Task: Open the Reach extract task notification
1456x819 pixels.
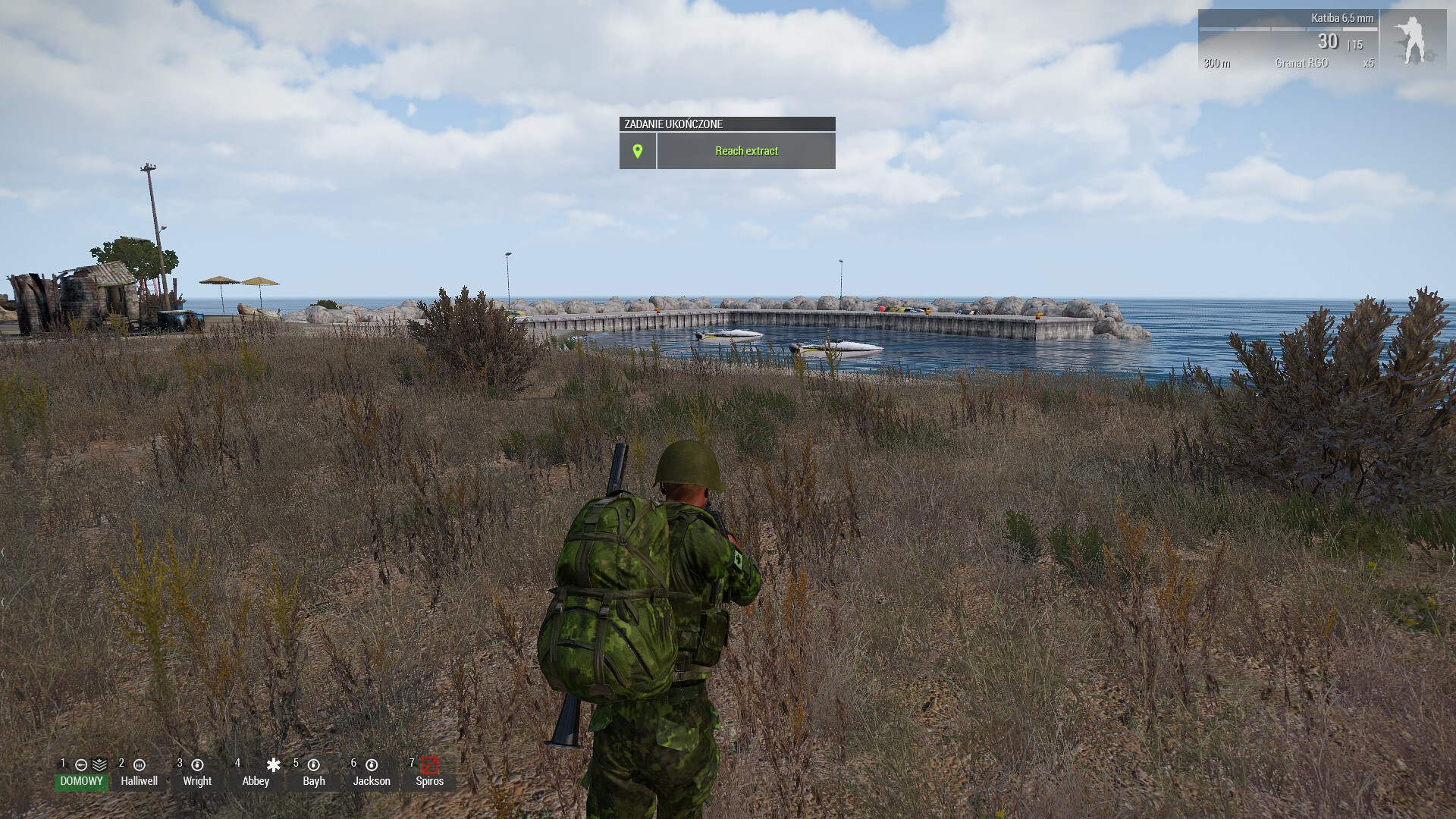Action: tap(746, 151)
